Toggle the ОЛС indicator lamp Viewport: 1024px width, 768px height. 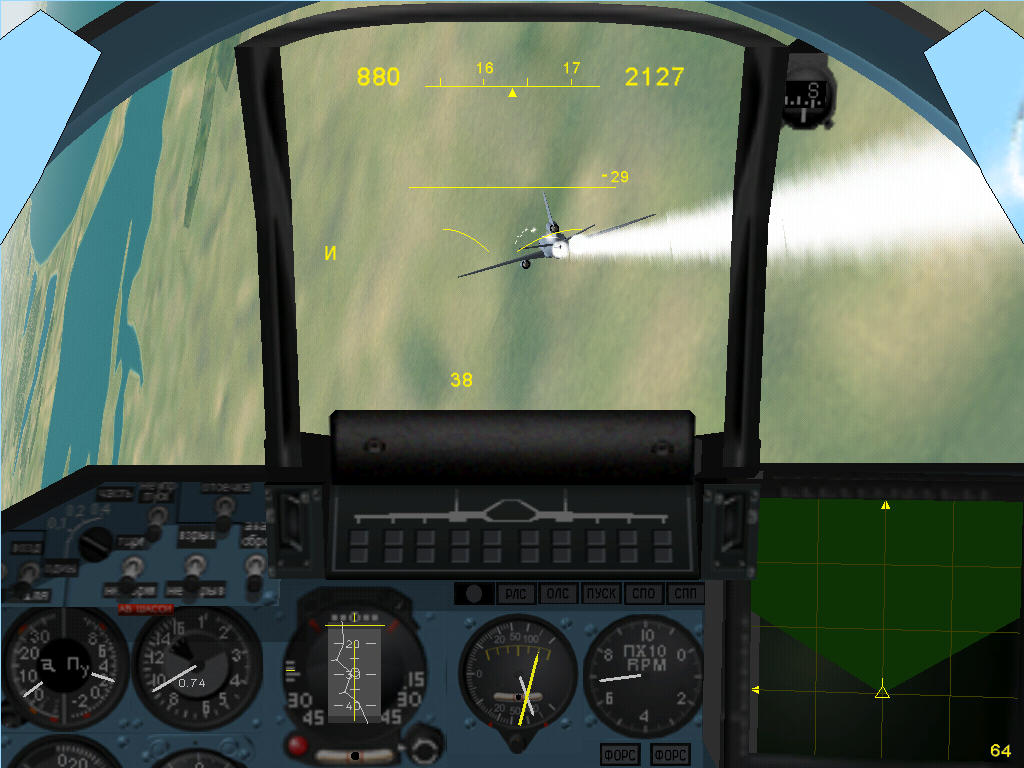558,594
